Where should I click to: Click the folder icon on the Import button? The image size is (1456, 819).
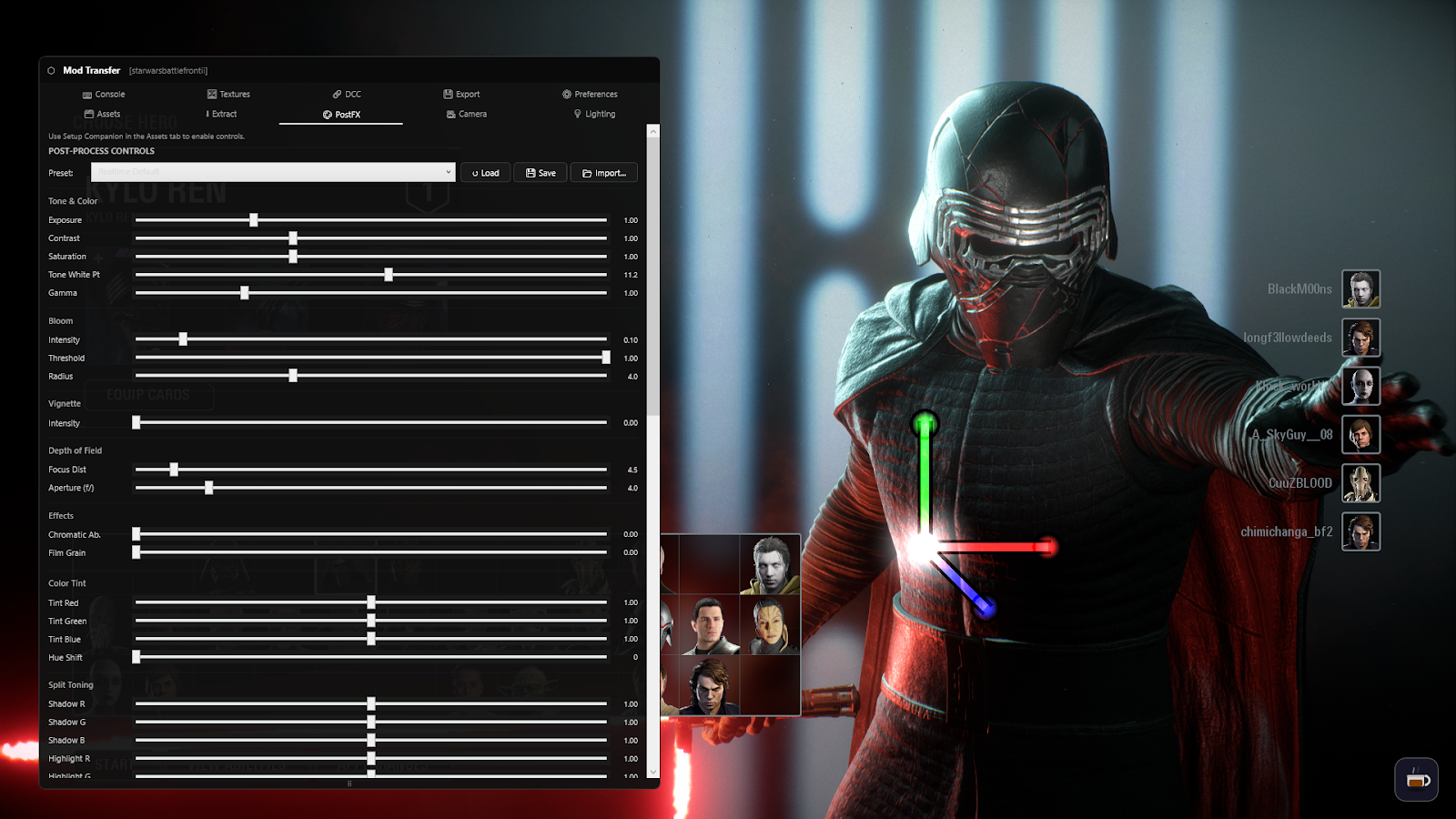coord(586,172)
